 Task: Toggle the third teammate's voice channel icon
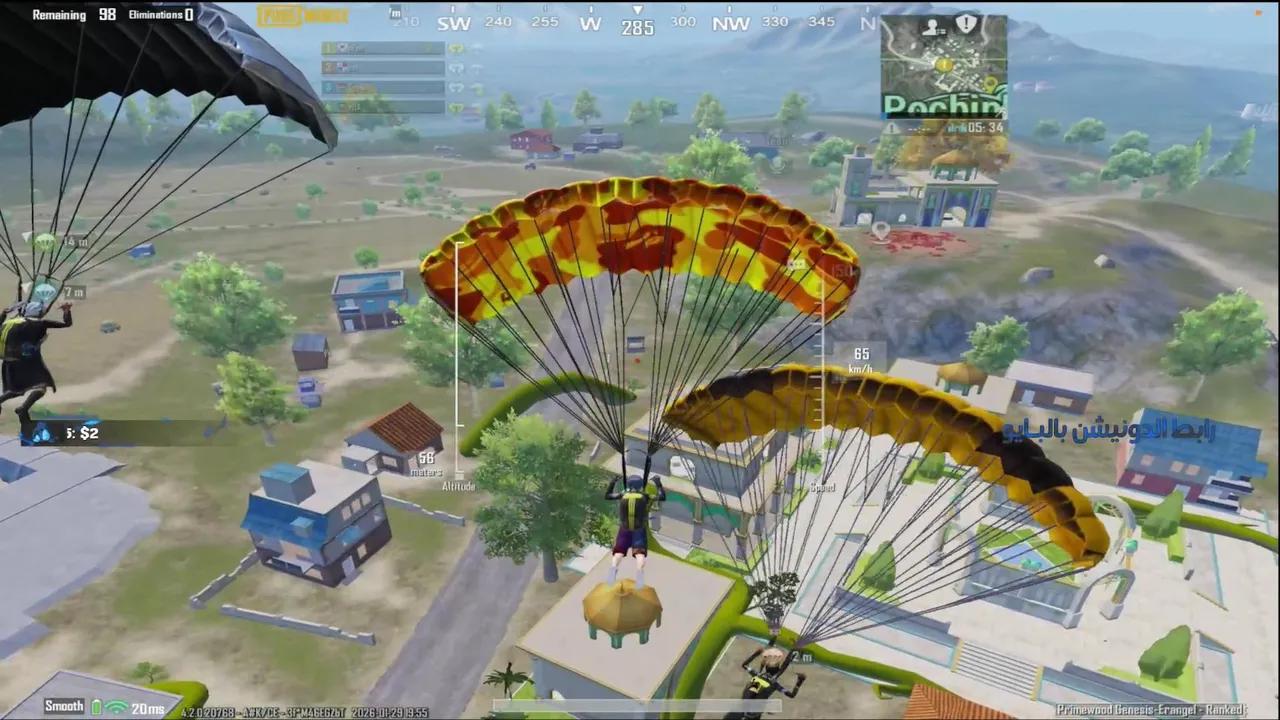tap(457, 88)
